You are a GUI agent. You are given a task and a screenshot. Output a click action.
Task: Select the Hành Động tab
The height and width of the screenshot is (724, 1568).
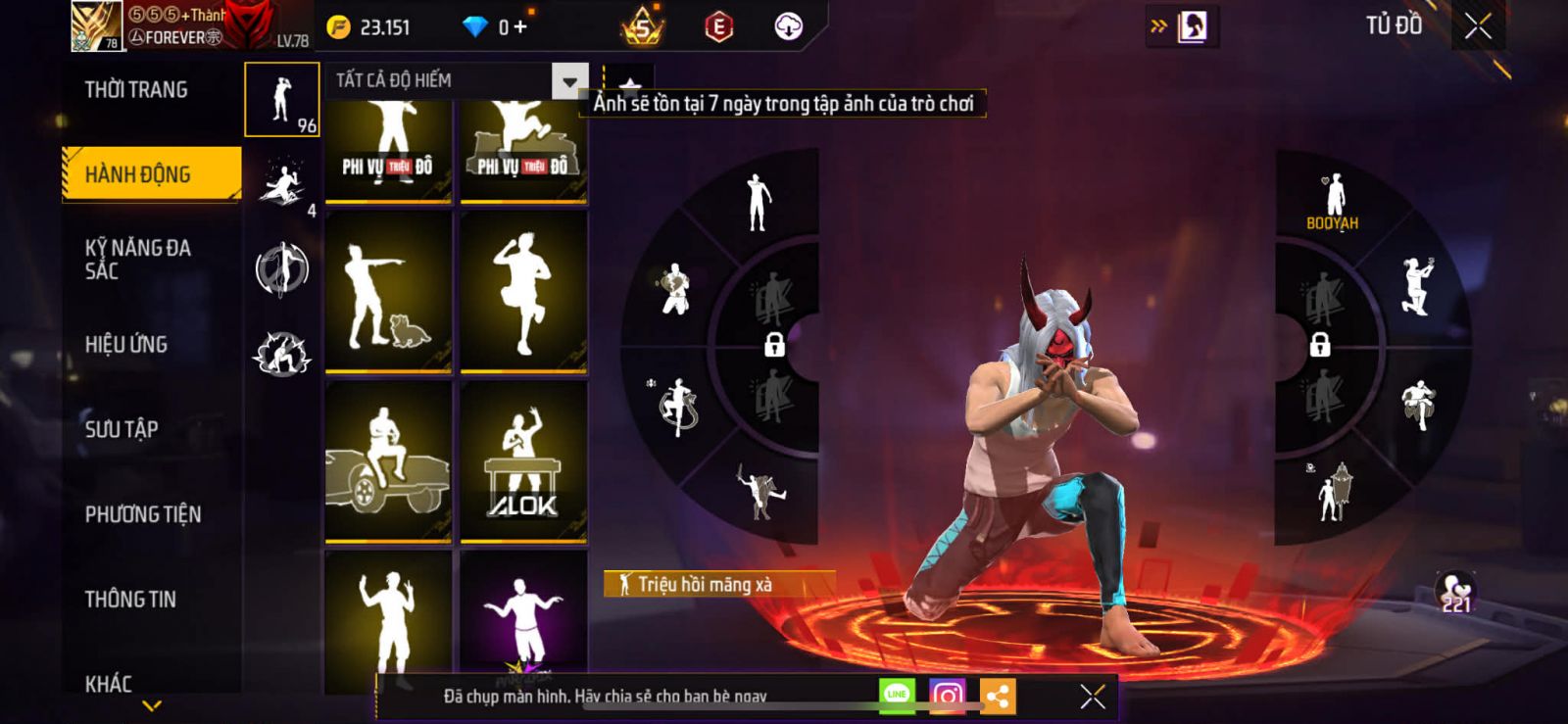point(151,174)
